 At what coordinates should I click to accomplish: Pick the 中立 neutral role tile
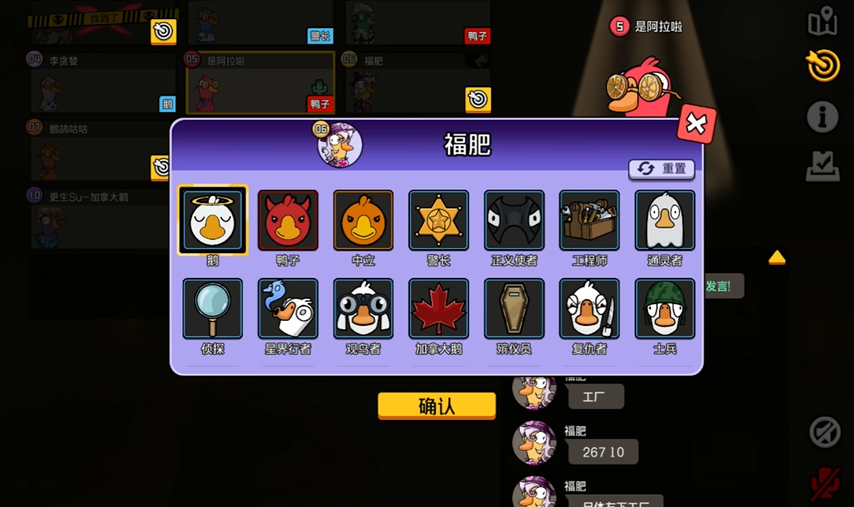(x=363, y=220)
